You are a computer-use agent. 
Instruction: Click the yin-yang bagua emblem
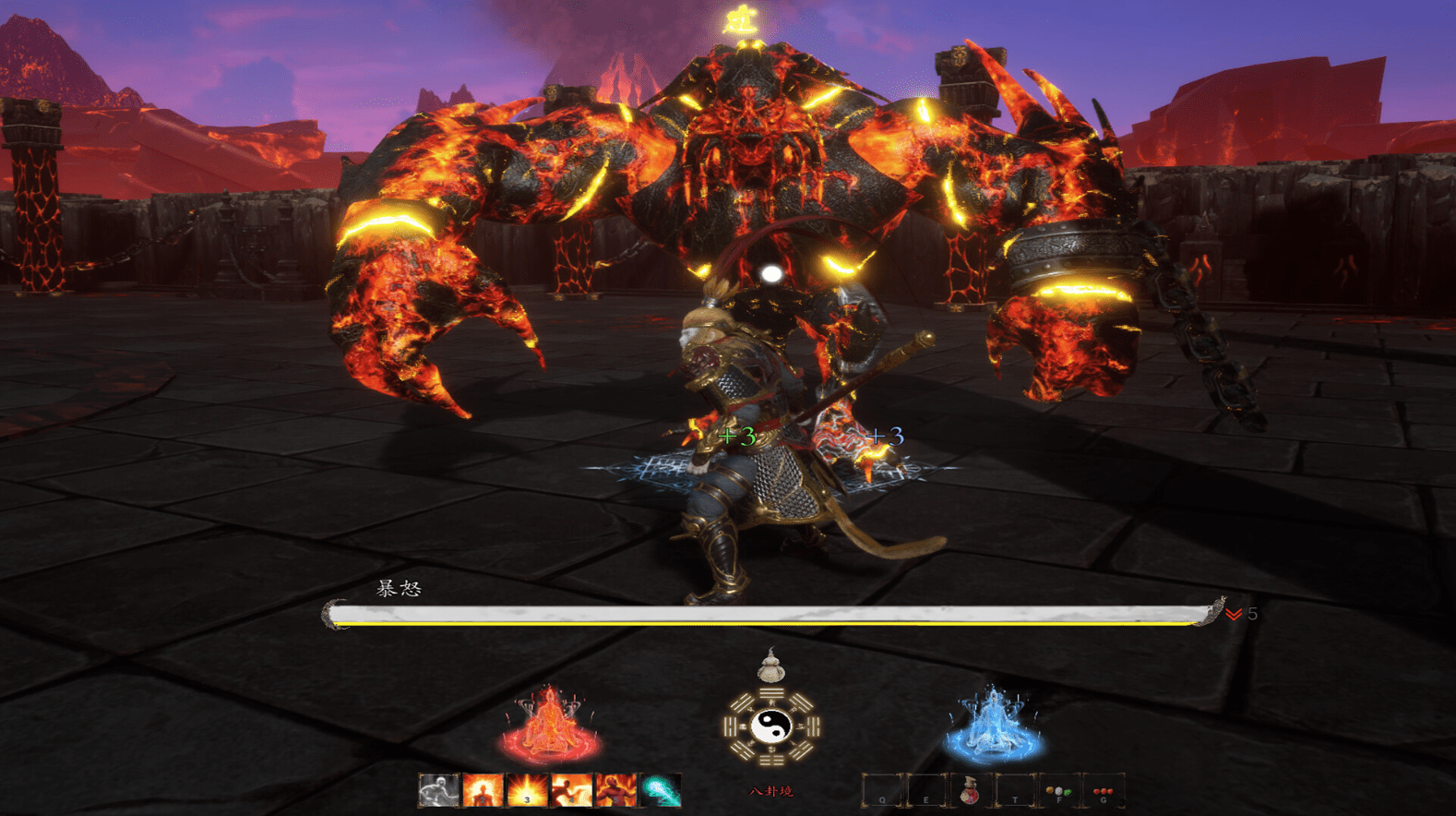click(771, 726)
